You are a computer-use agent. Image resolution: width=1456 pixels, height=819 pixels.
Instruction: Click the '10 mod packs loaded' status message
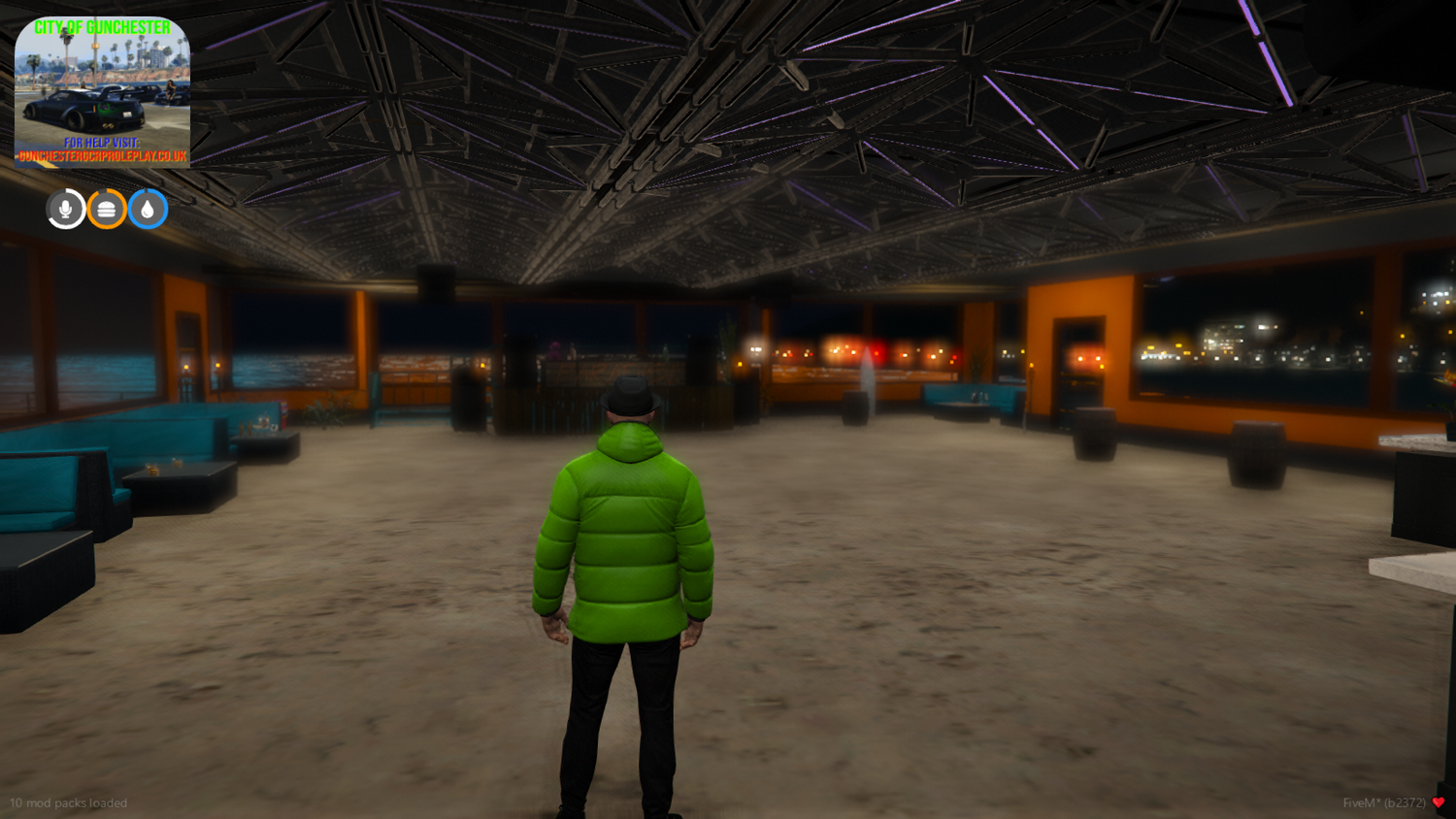point(68,803)
